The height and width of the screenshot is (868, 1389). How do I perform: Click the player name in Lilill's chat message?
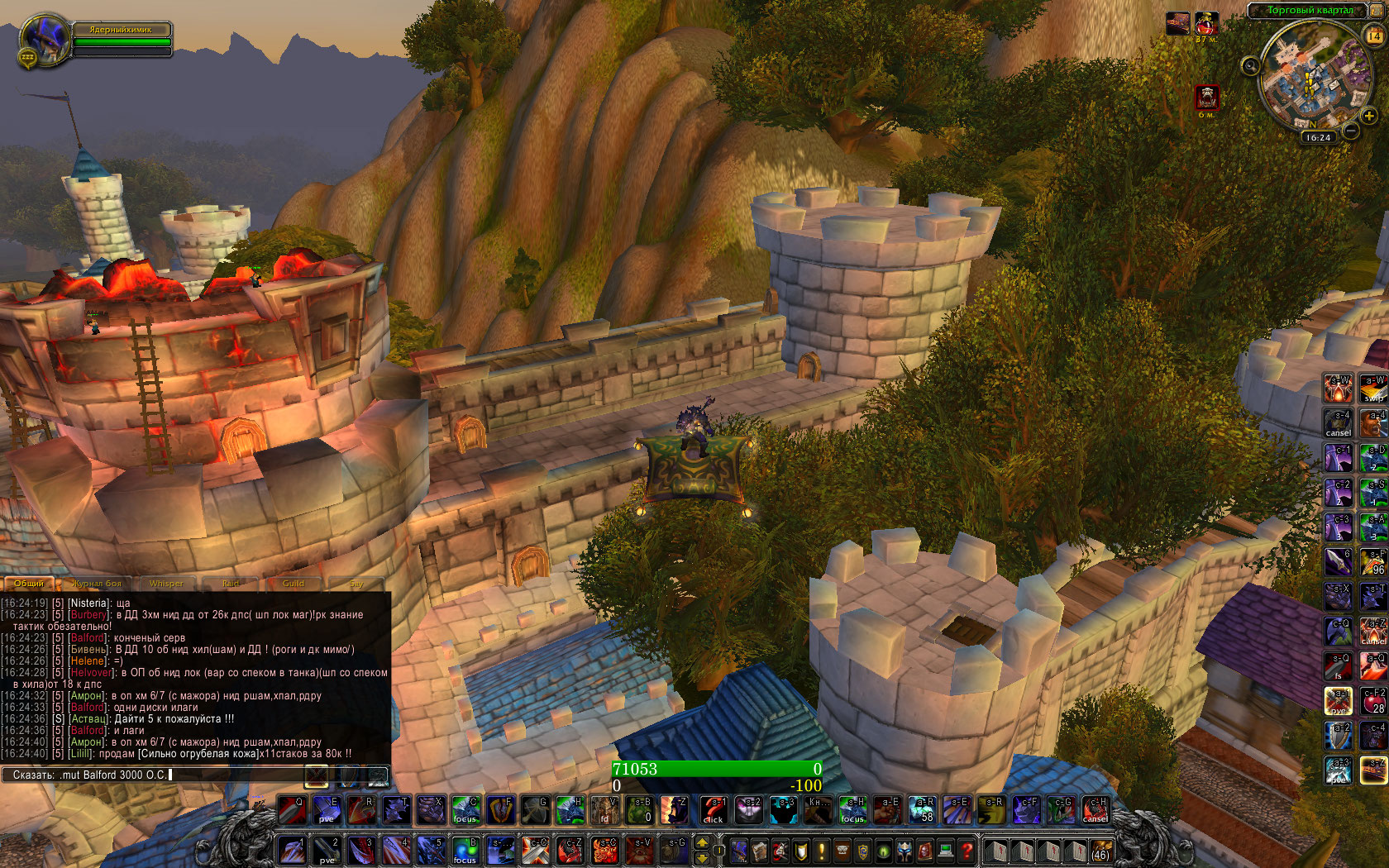(80, 754)
